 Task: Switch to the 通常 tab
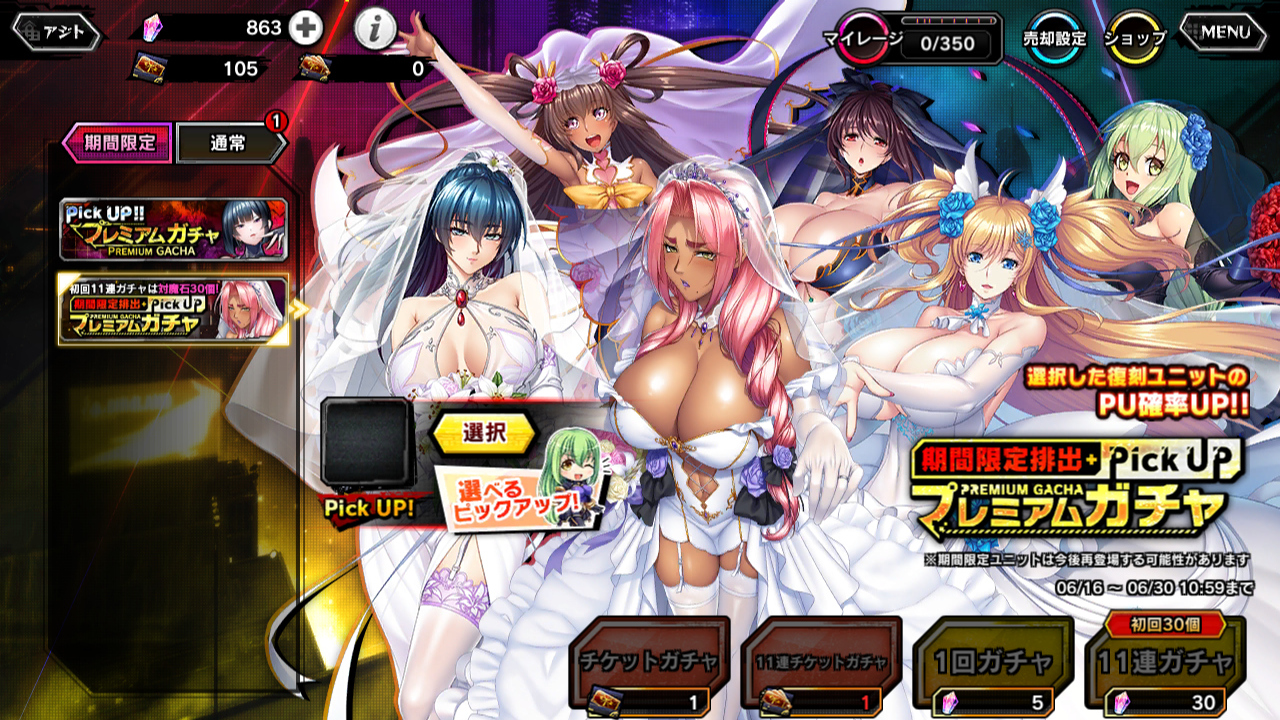pos(230,143)
